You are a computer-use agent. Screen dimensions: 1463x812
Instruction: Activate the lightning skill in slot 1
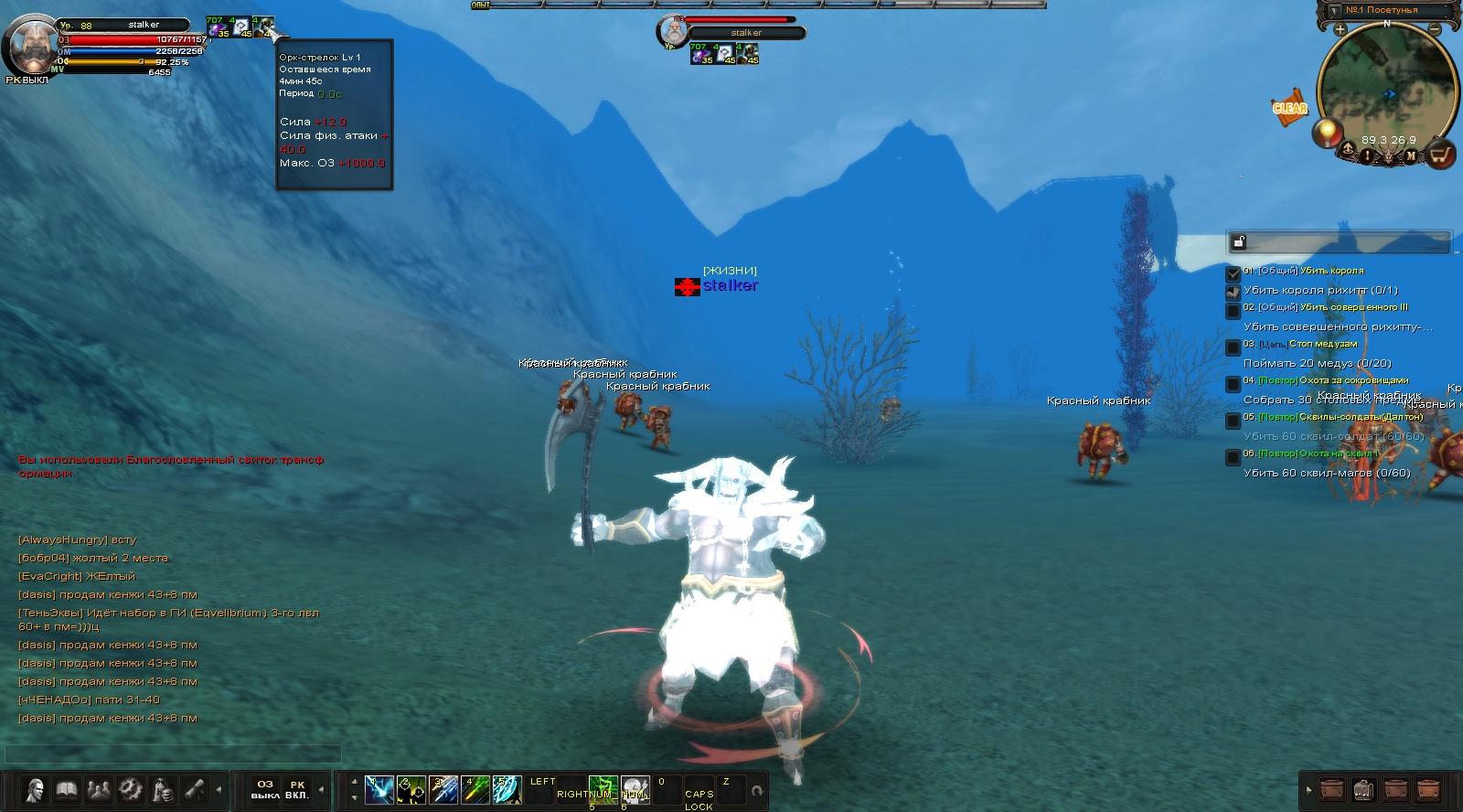pyautogui.click(x=379, y=789)
